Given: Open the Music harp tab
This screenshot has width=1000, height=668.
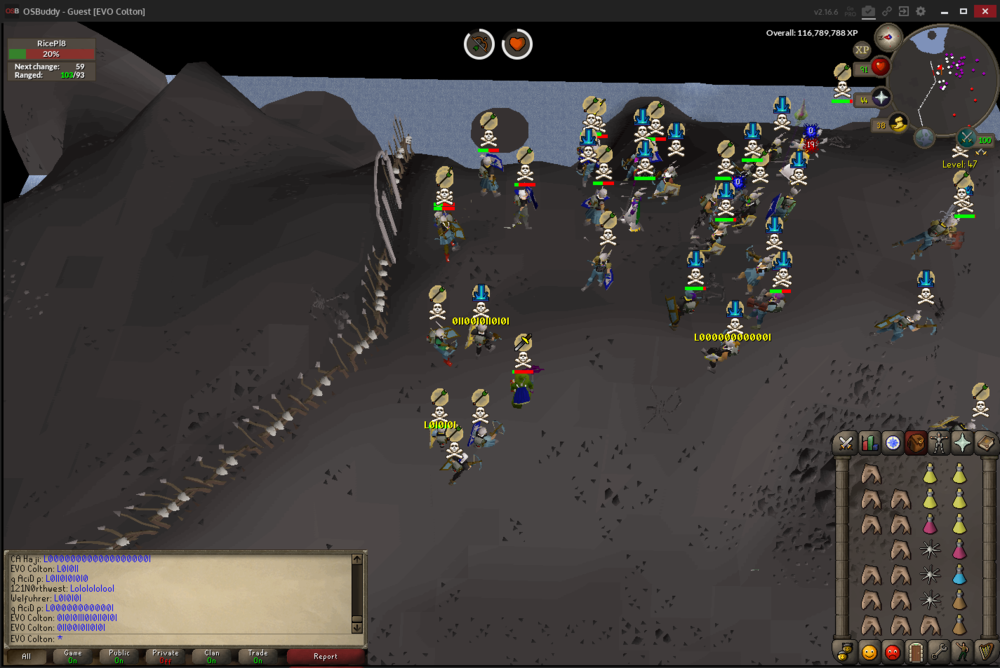Looking at the screenshot, I should click(x=985, y=652).
